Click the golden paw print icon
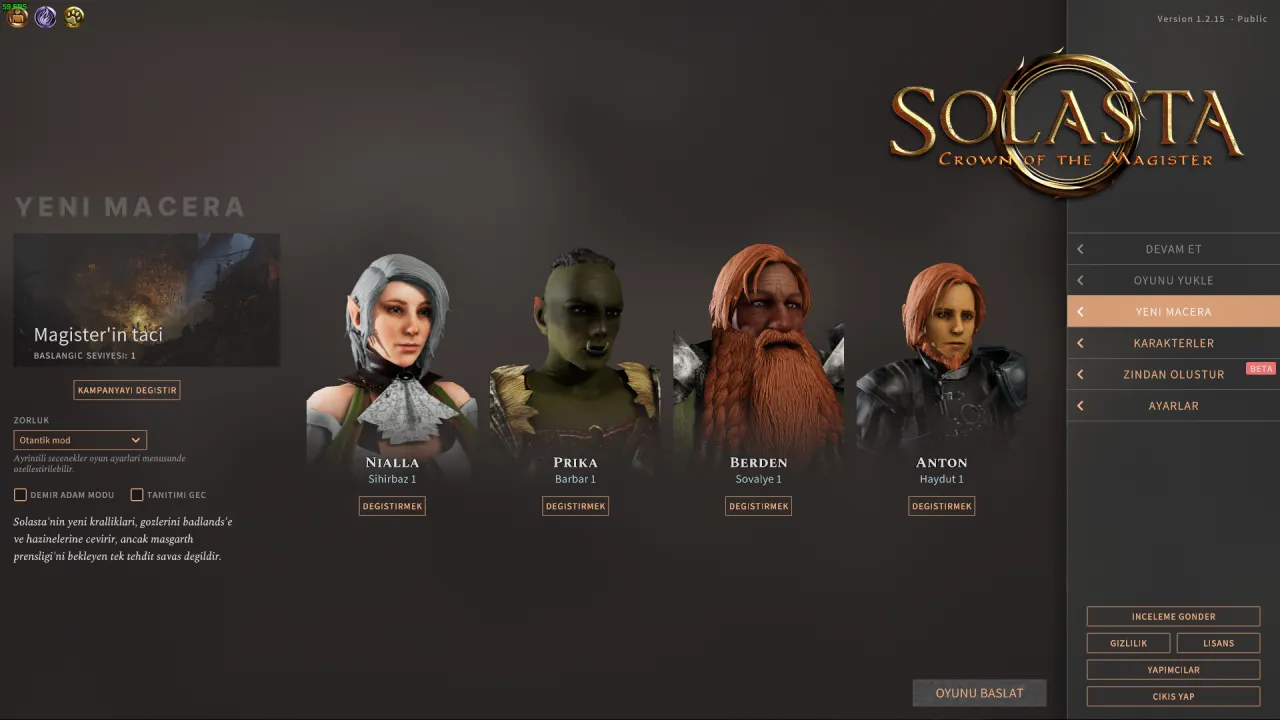1280x720 pixels. tap(73, 17)
